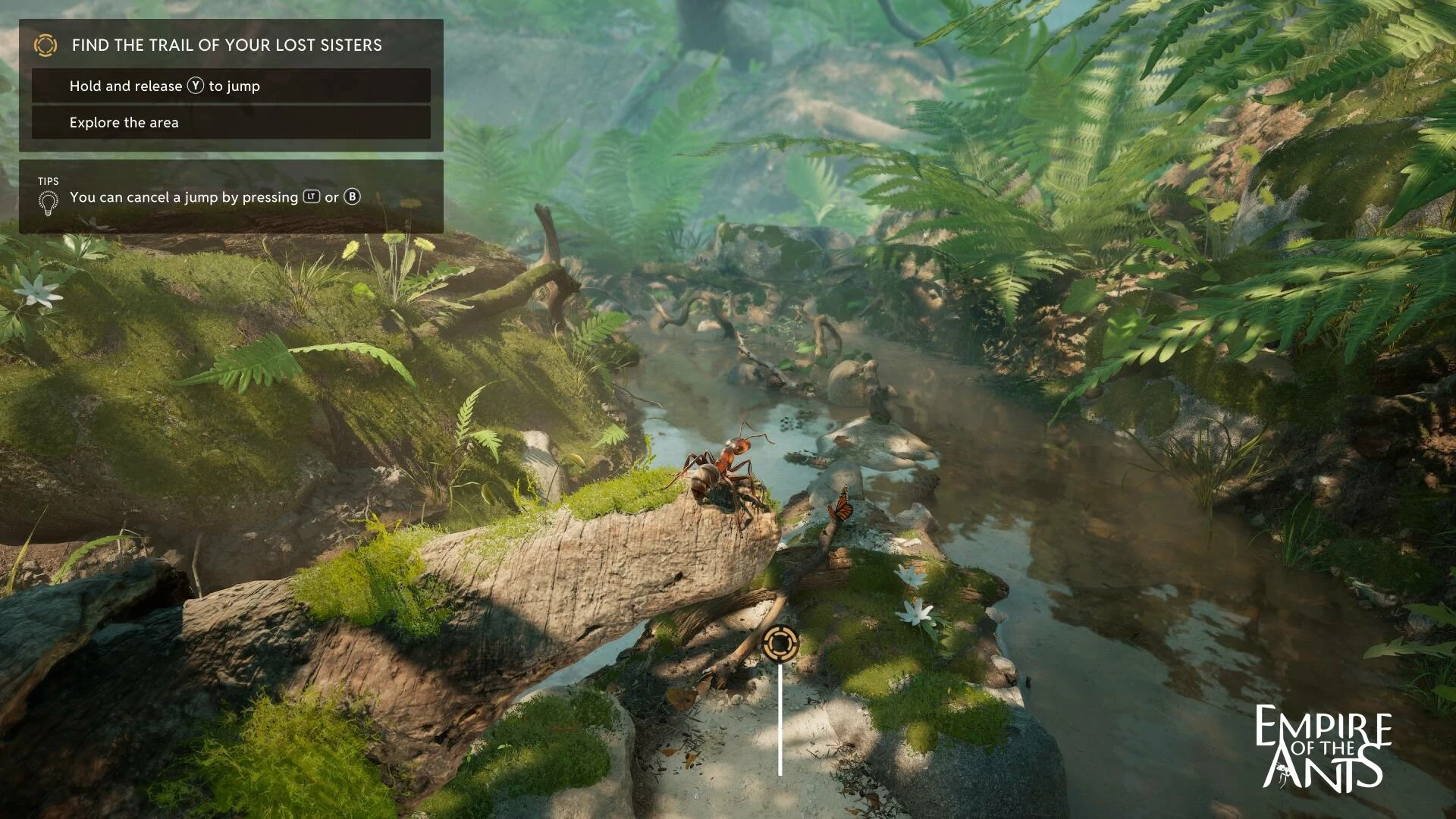This screenshot has width=1456, height=819.
Task: Click the 'Hold and release to jump' objective row
Action: click(231, 86)
